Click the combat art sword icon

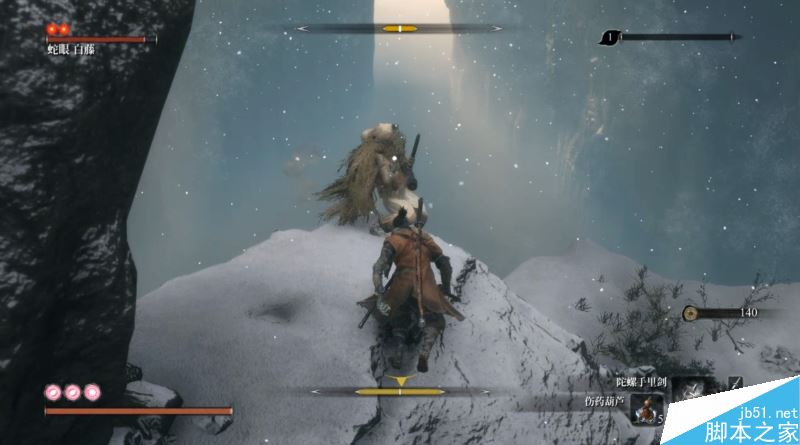(736, 383)
